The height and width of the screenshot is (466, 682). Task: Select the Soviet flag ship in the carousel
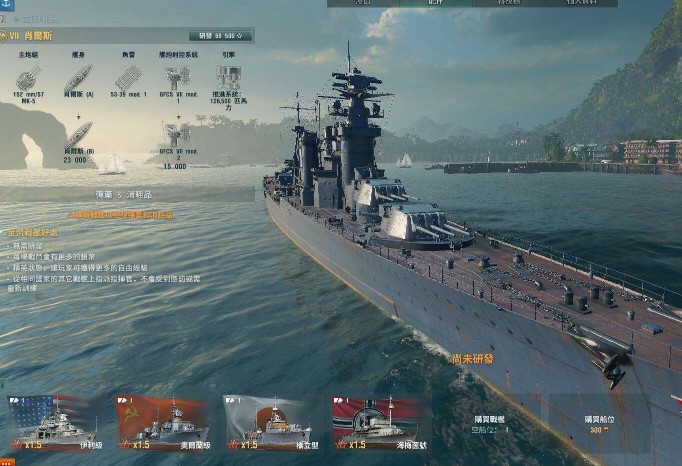point(162,422)
